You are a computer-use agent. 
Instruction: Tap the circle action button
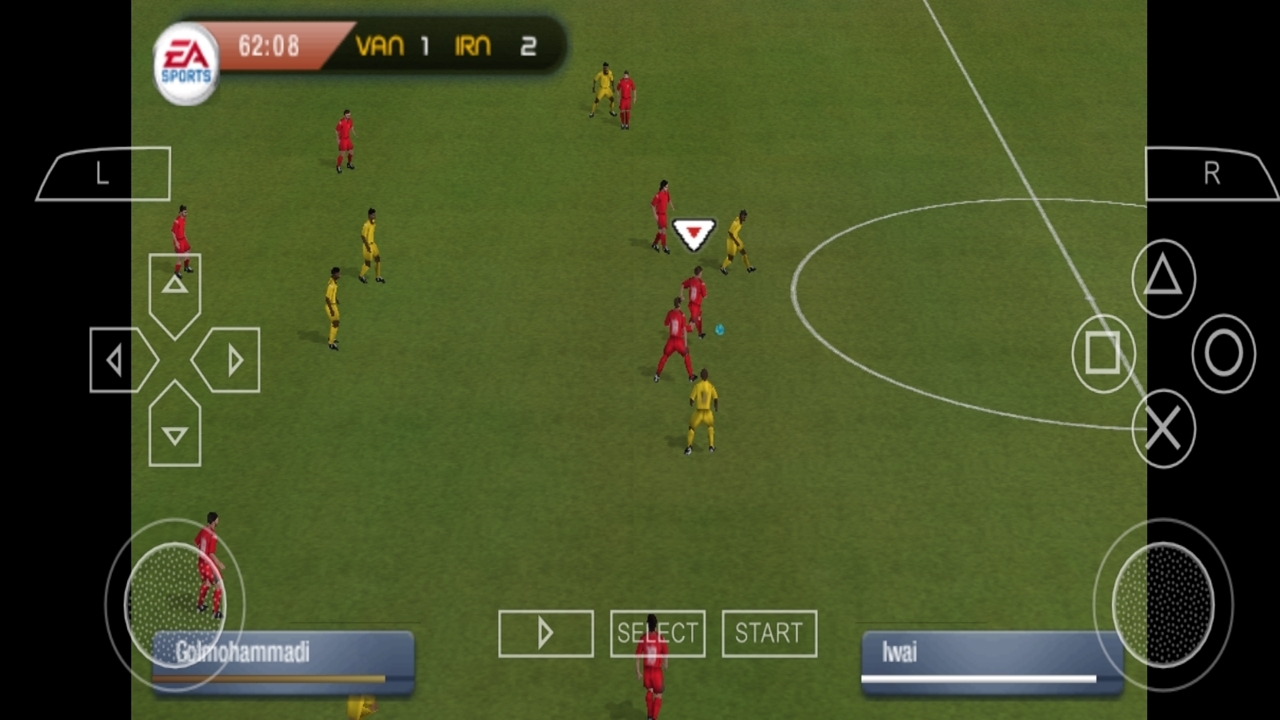click(x=1223, y=353)
